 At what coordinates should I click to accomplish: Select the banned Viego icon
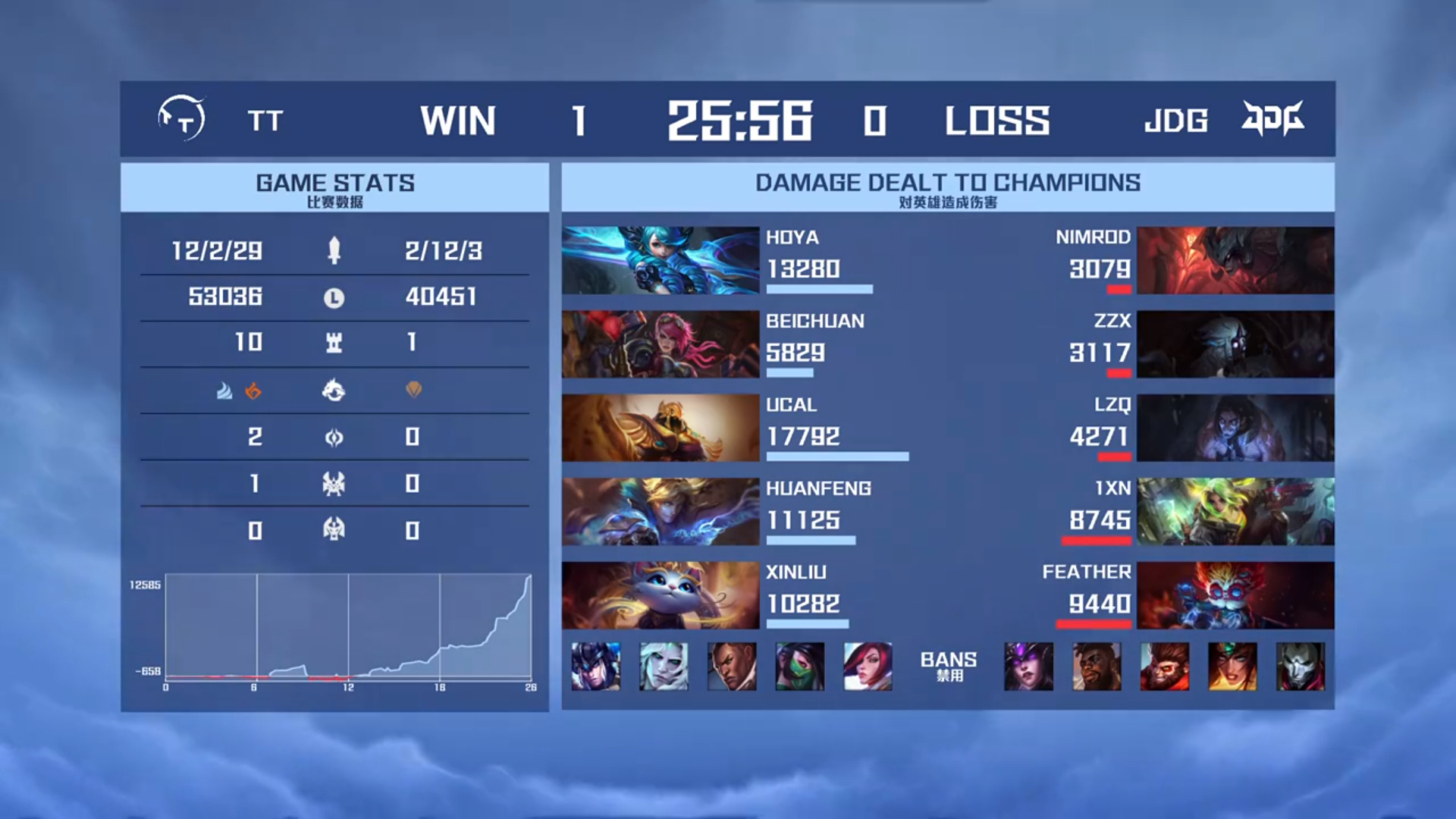664,667
